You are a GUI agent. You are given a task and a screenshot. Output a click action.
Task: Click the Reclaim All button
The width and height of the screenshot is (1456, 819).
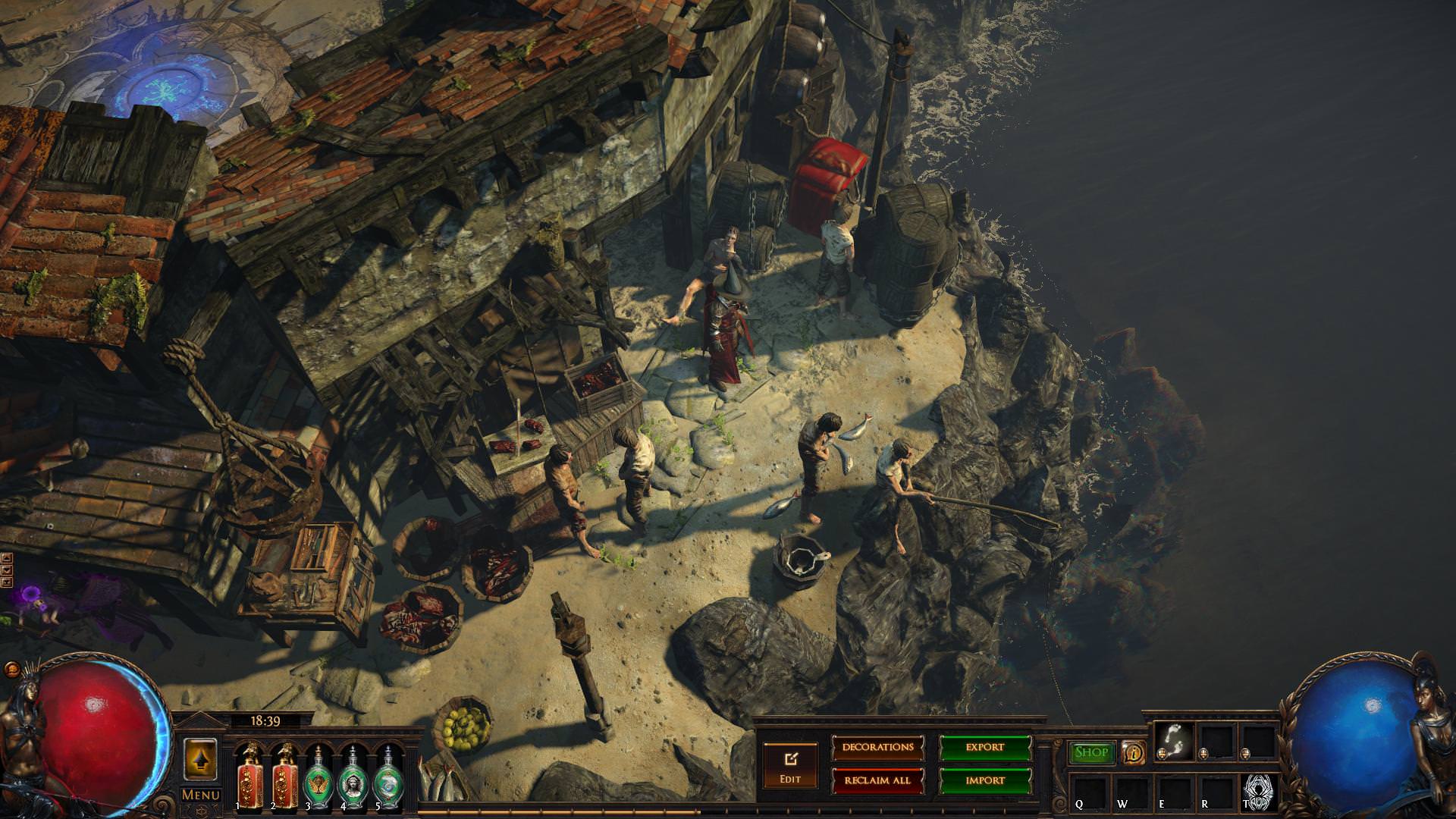(878, 780)
